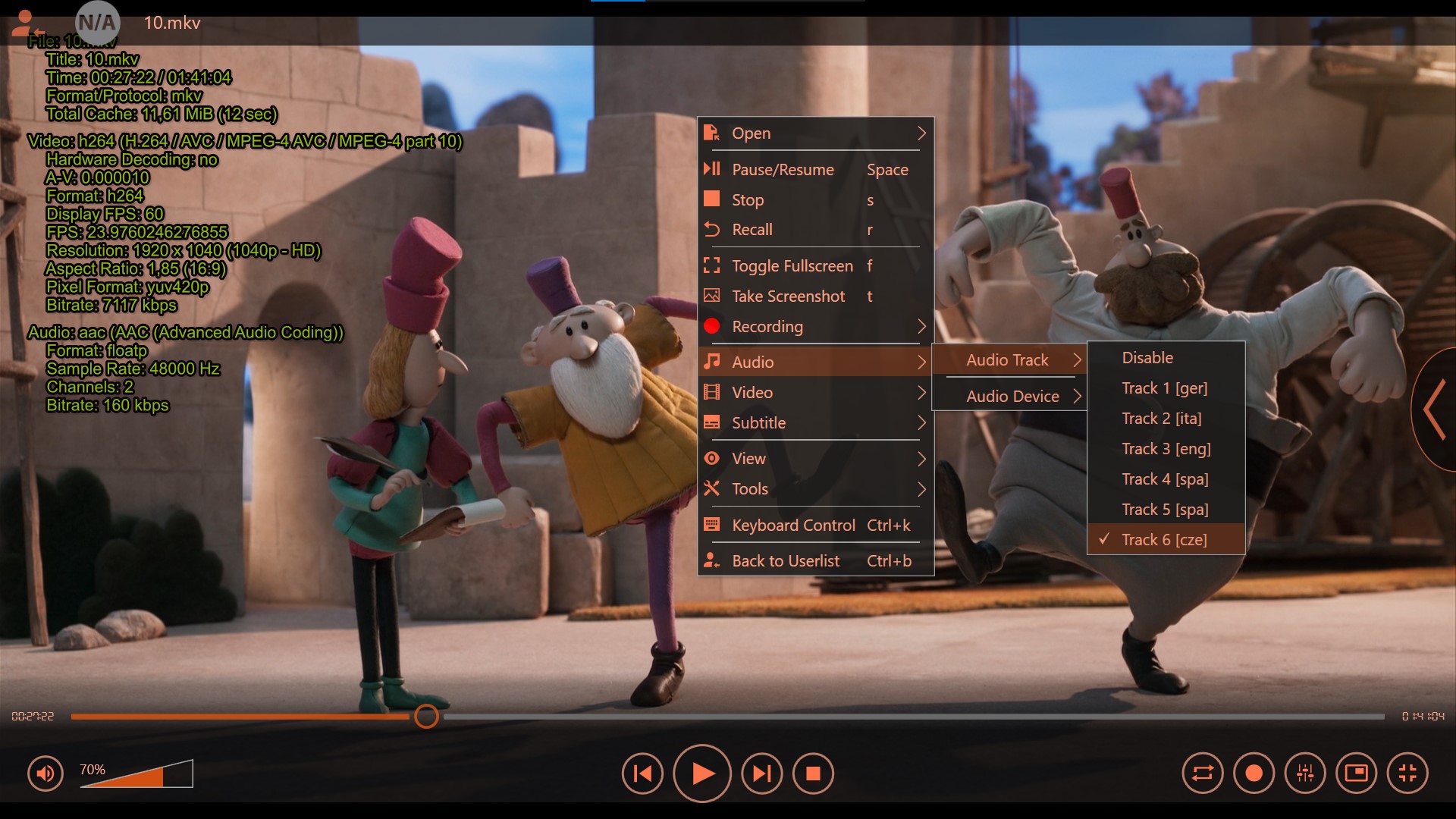Viewport: 1456px width, 819px height.
Task: Open the Audio Device submenu
Action: (x=1012, y=397)
